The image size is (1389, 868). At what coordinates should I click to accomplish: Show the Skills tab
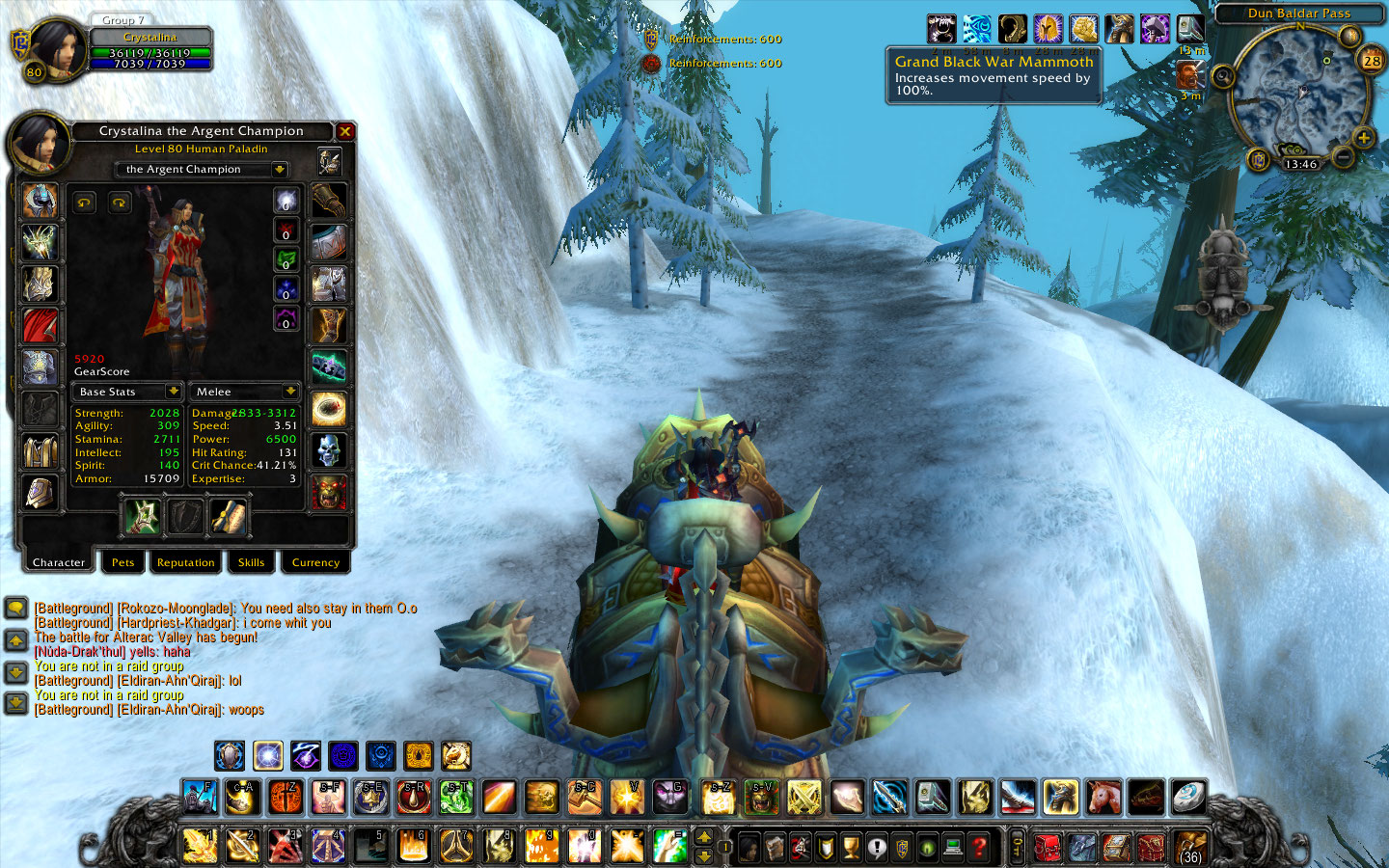tap(251, 562)
